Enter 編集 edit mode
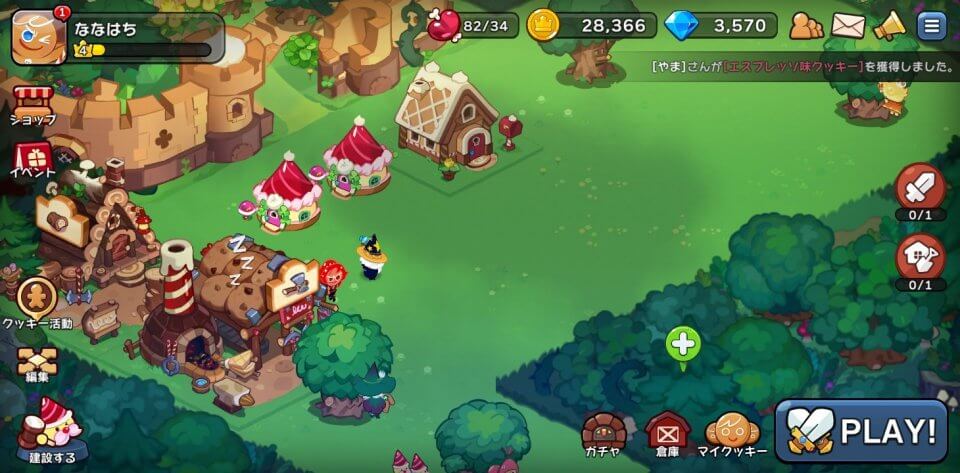 36,365
